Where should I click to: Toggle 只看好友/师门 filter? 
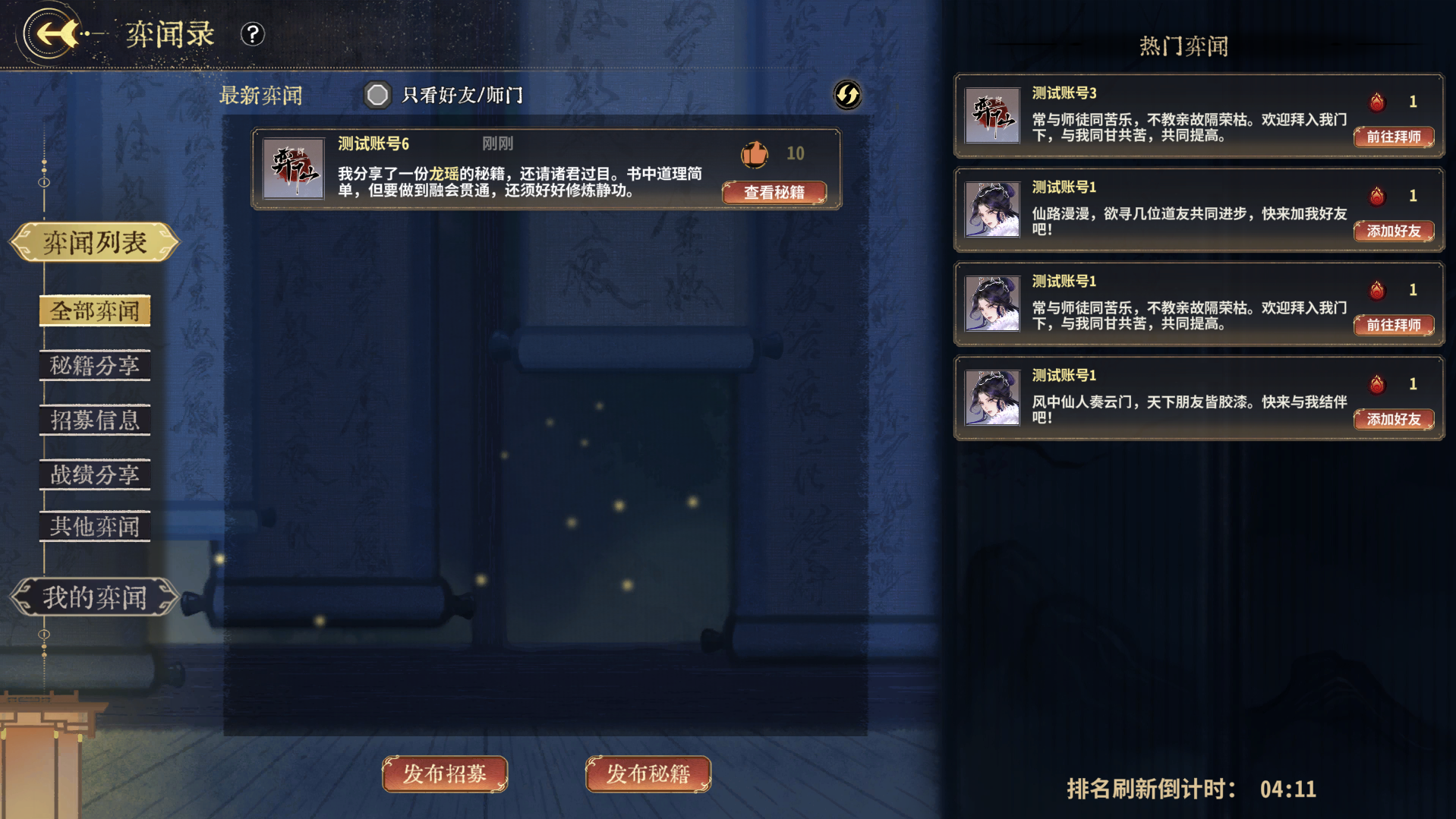[377, 96]
